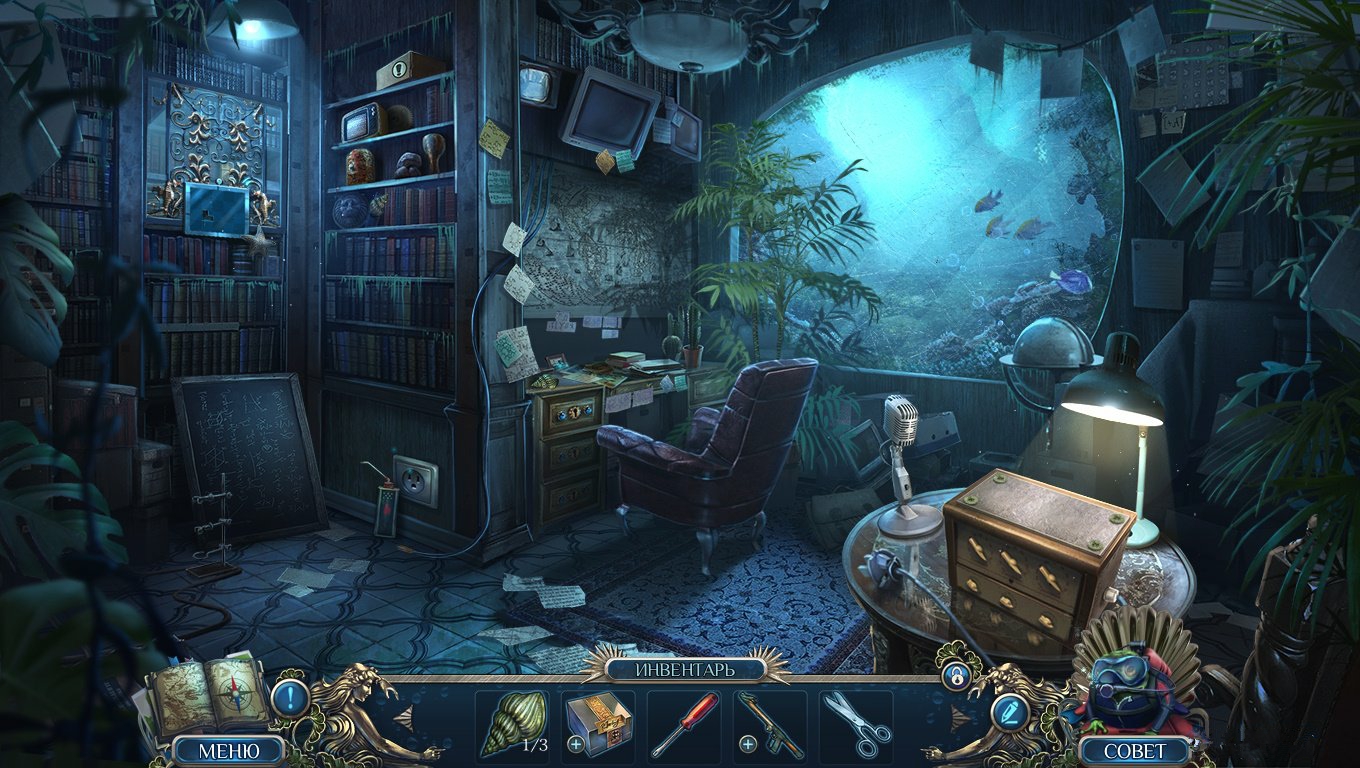Choose the metal box inventory item
Viewport: 1360px width, 768px height.
[x=598, y=722]
